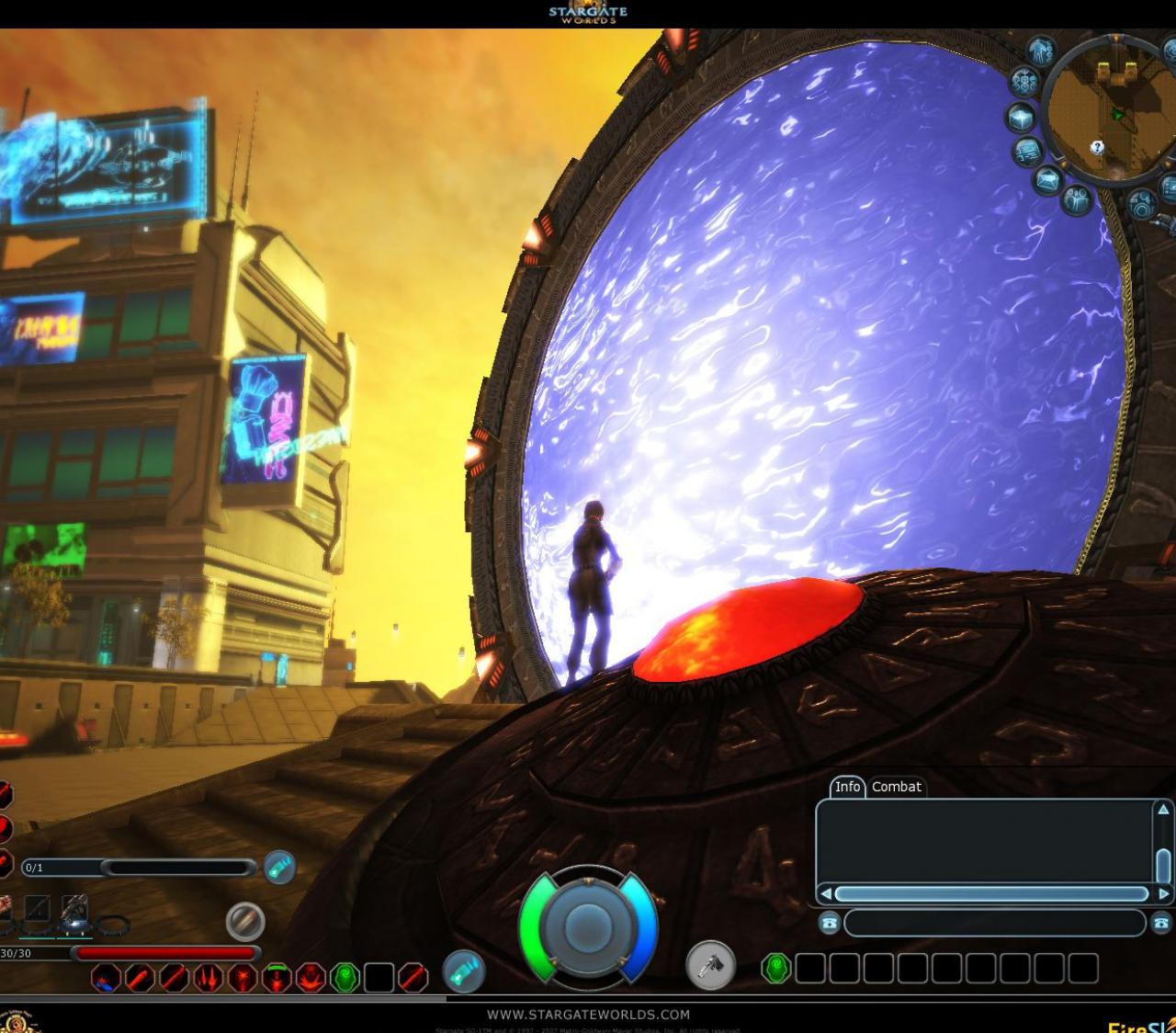The width and height of the screenshot is (1176, 1033).
Task: Click the green swirl stargate icon near the item slots
Action: point(776,966)
